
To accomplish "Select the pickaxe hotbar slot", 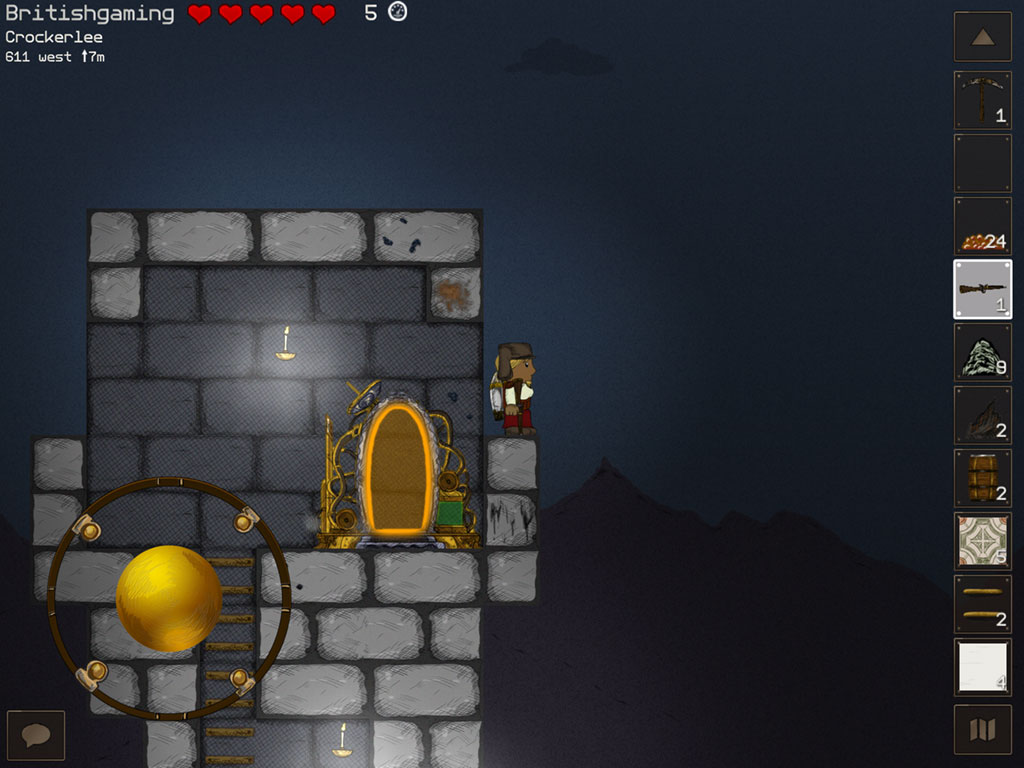I will pyautogui.click(x=982, y=100).
